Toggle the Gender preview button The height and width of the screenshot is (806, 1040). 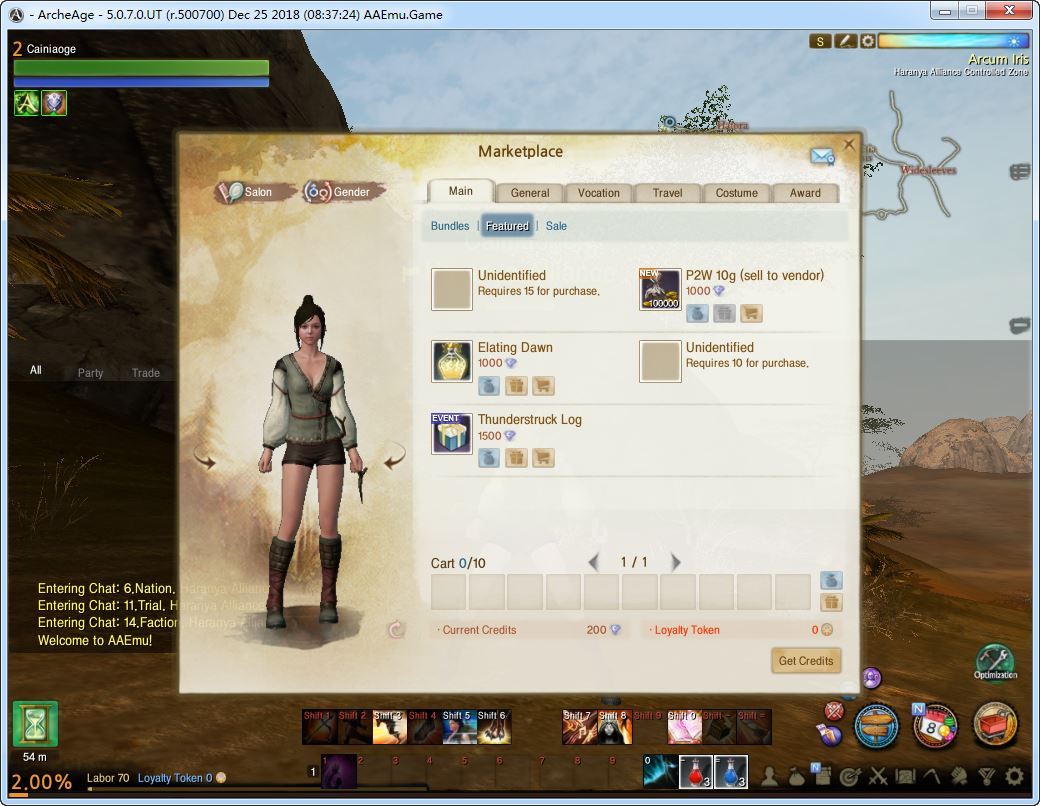tap(338, 192)
